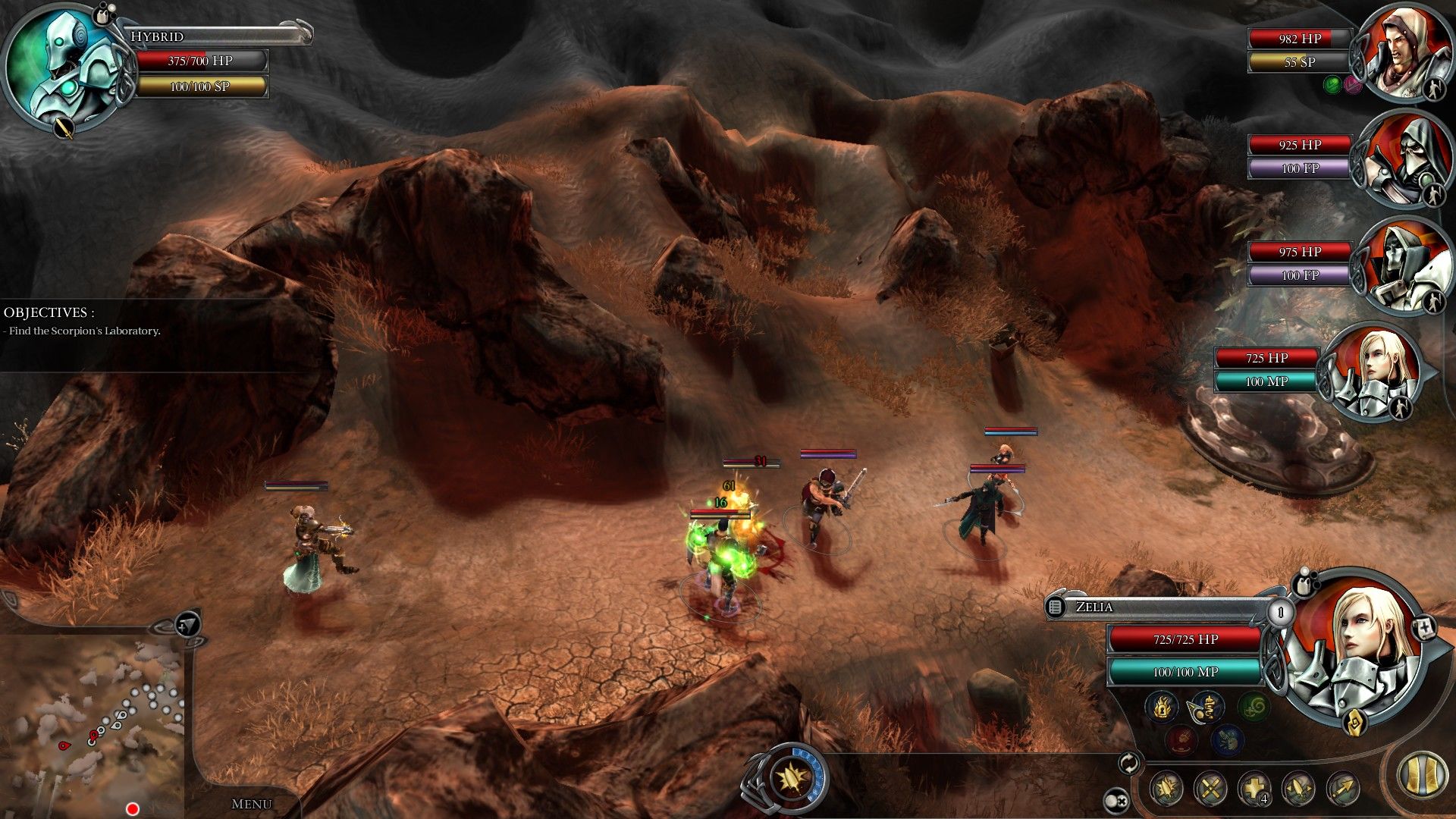The height and width of the screenshot is (819, 1456).
Task: Use the green spiral skill
Action: [1253, 707]
